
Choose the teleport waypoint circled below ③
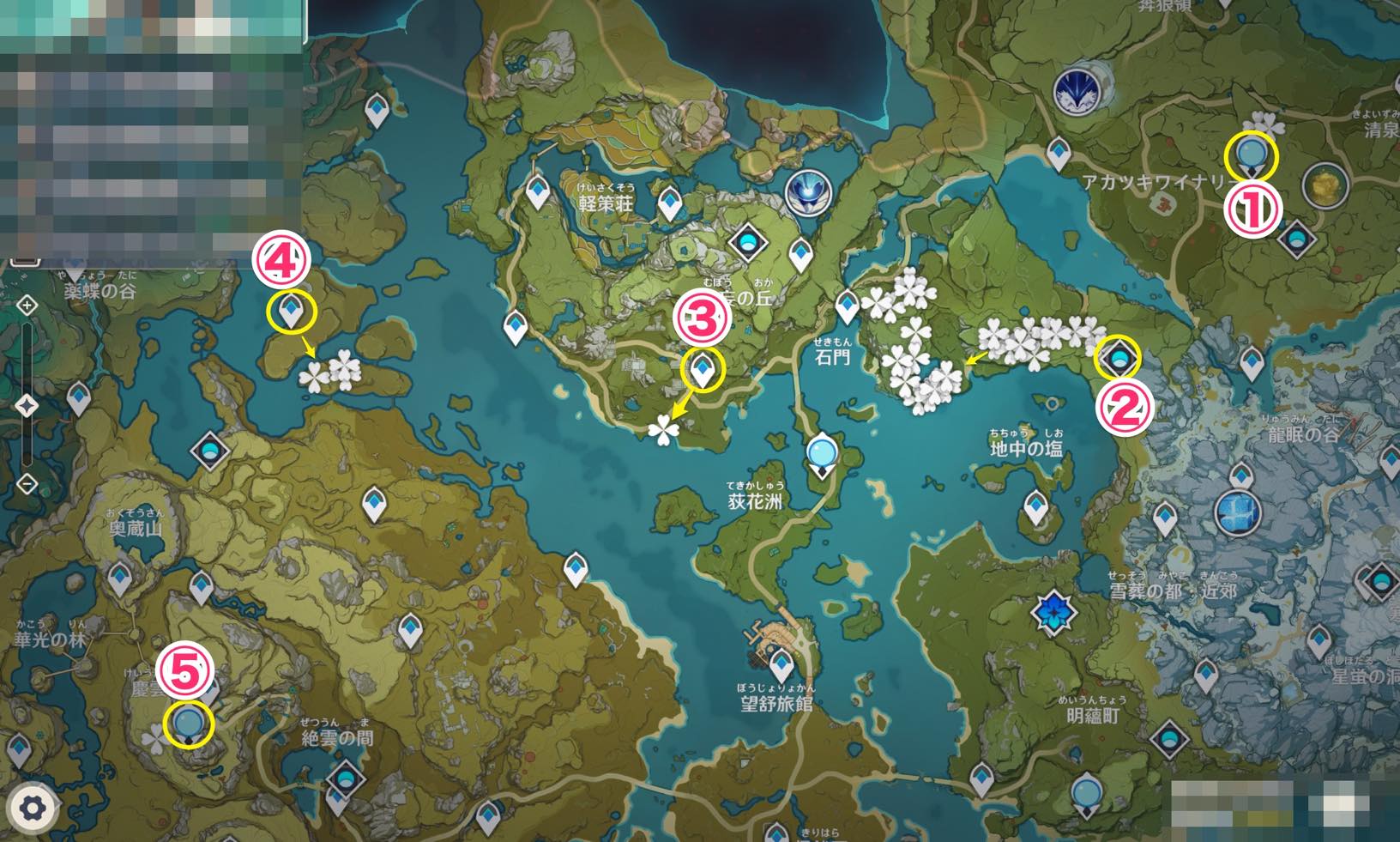coord(703,369)
